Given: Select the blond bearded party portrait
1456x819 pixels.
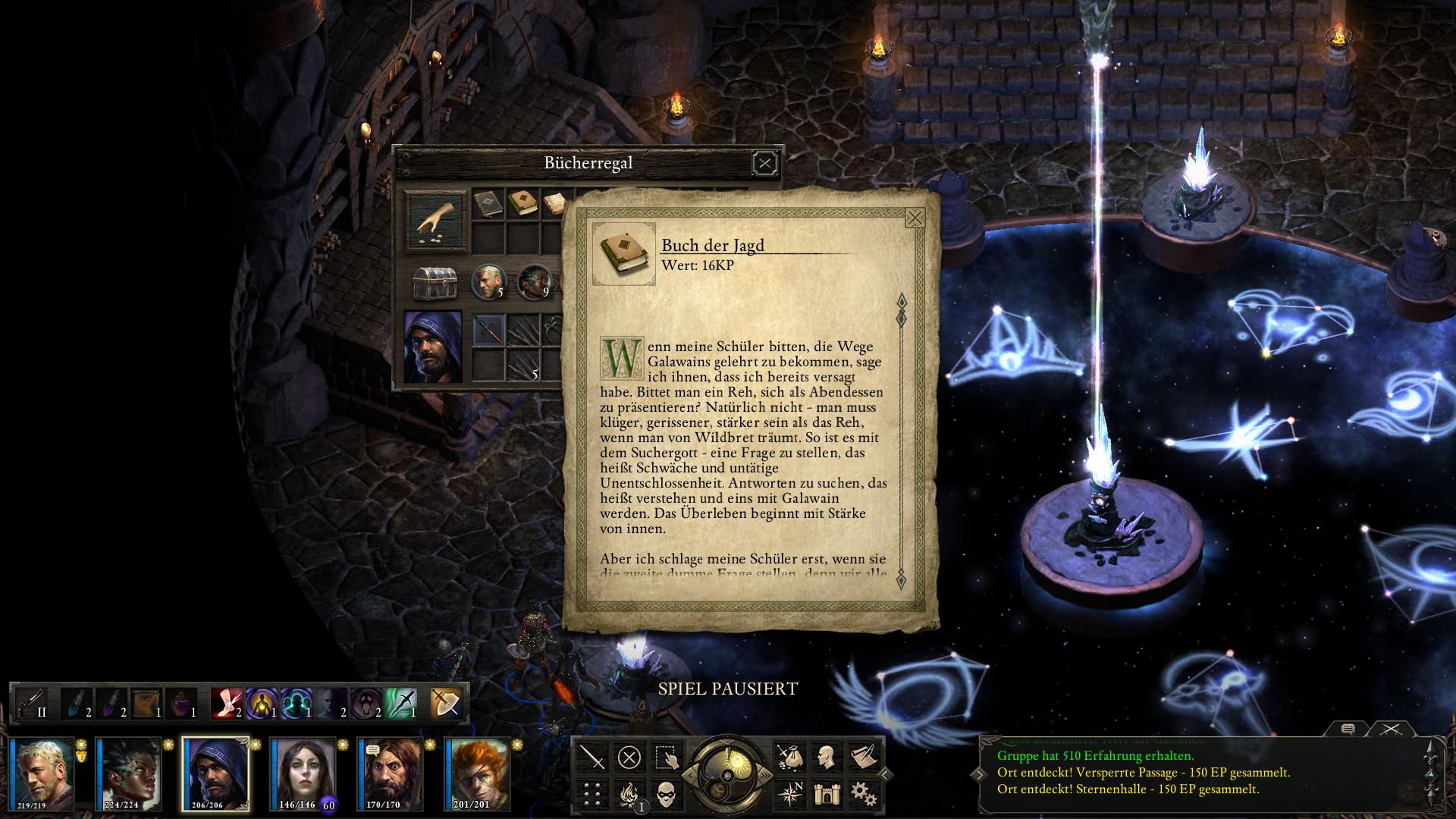Looking at the screenshot, I should tap(43, 773).
